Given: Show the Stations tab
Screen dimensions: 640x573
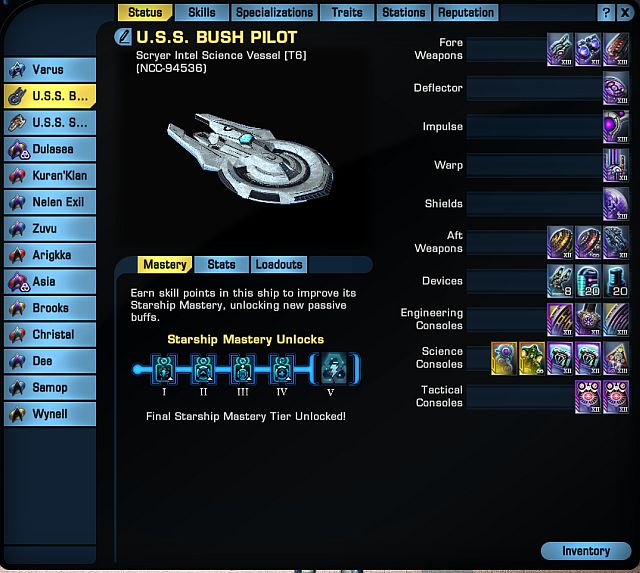Looking at the screenshot, I should (403, 13).
